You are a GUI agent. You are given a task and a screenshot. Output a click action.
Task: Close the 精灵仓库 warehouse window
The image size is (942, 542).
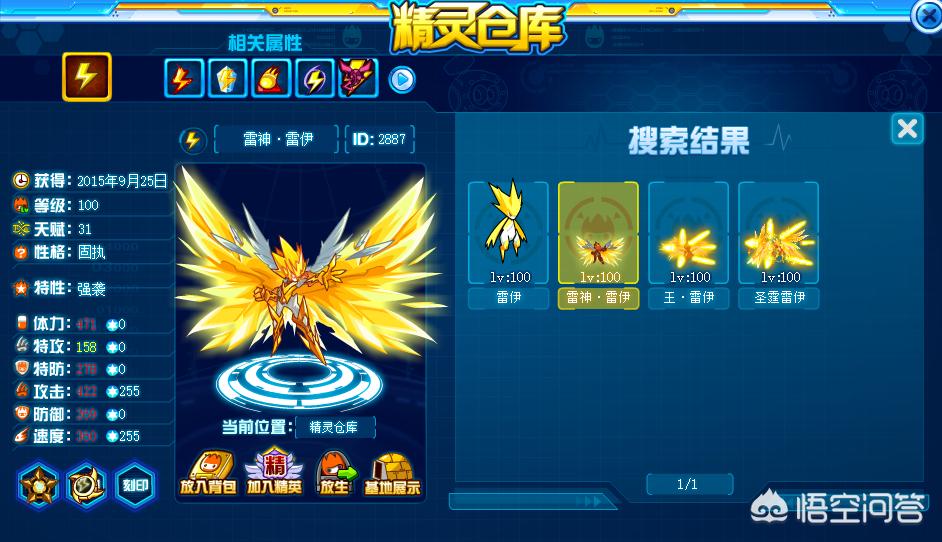pyautogui.click(x=927, y=13)
